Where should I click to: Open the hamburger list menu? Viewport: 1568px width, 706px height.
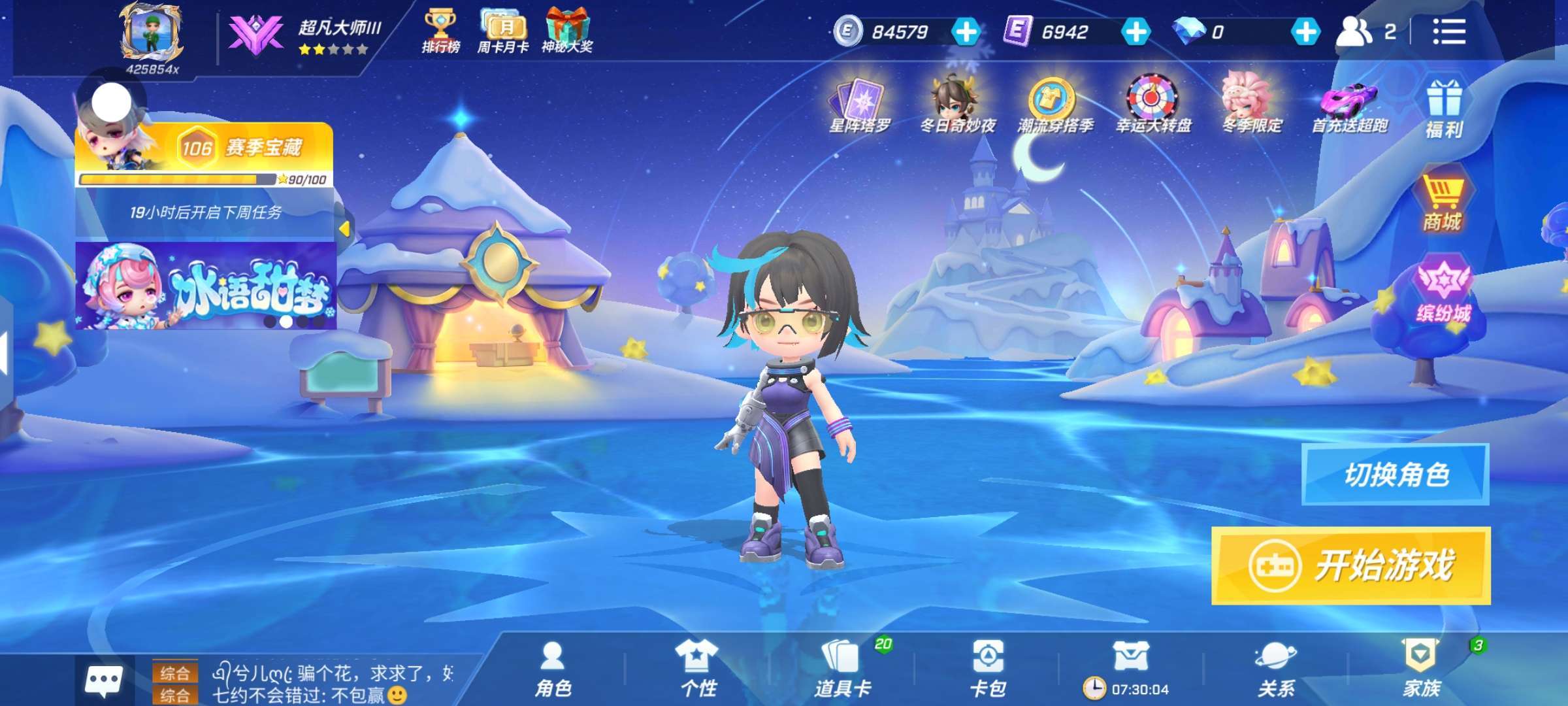pos(1448,31)
